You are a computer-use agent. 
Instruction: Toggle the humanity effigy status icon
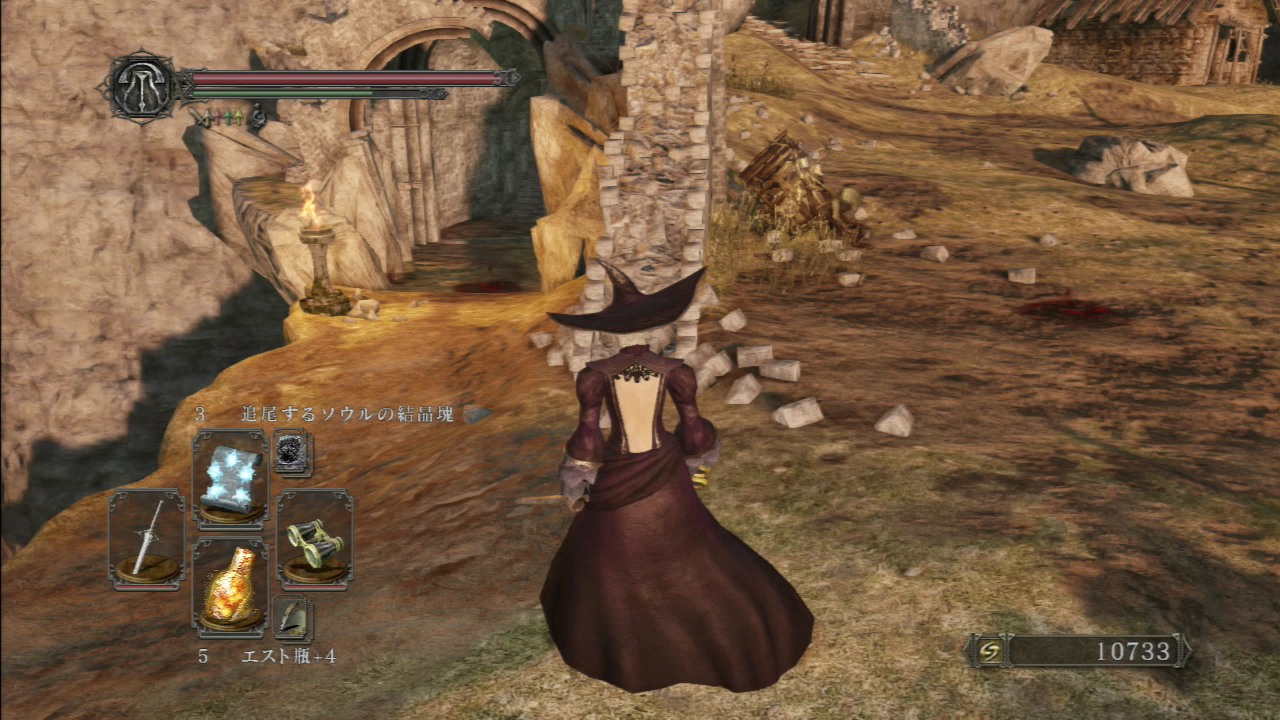click(257, 117)
